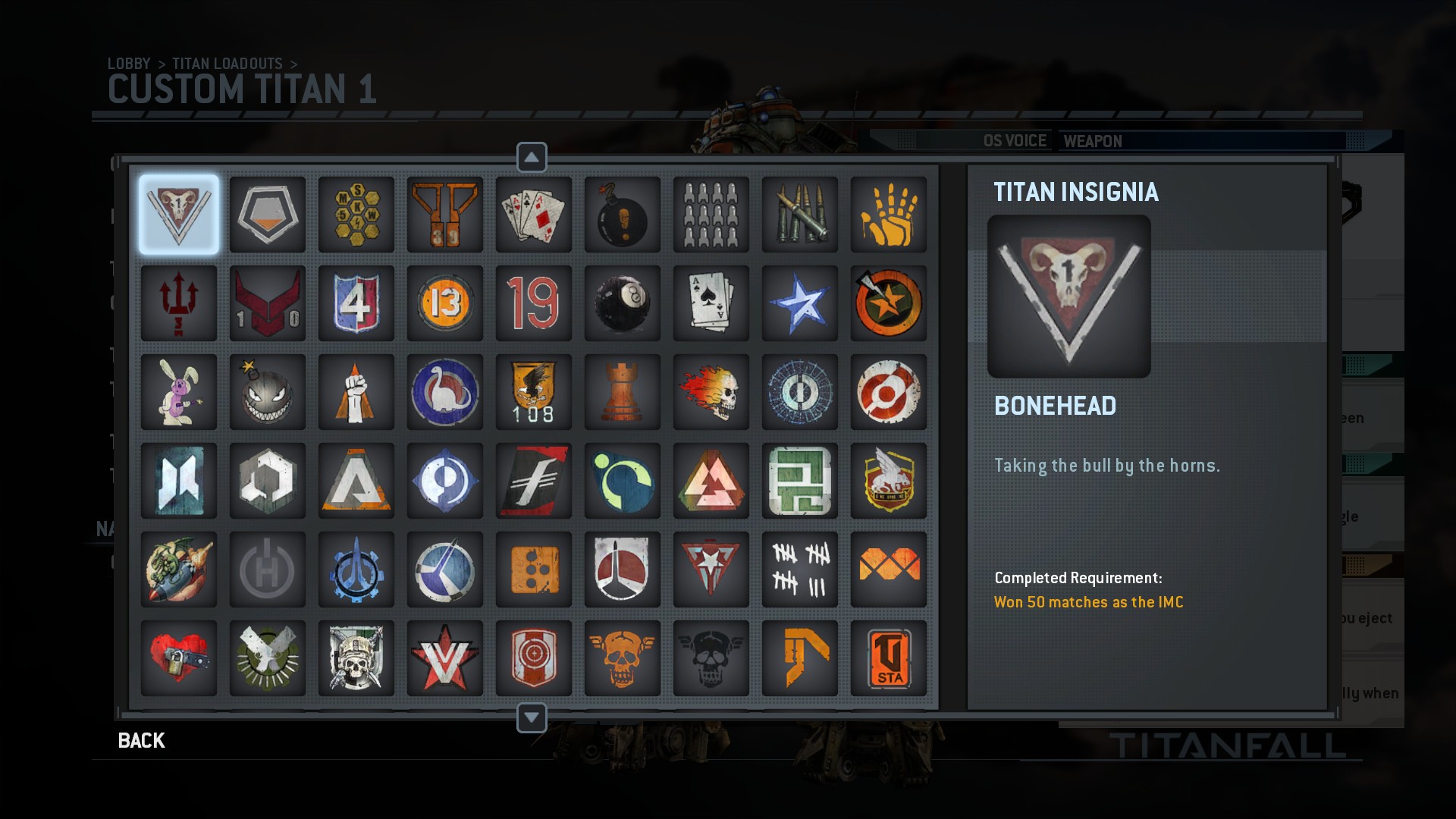The height and width of the screenshot is (819, 1456).
Task: Choose the flaming skull insignia
Action: tap(711, 392)
